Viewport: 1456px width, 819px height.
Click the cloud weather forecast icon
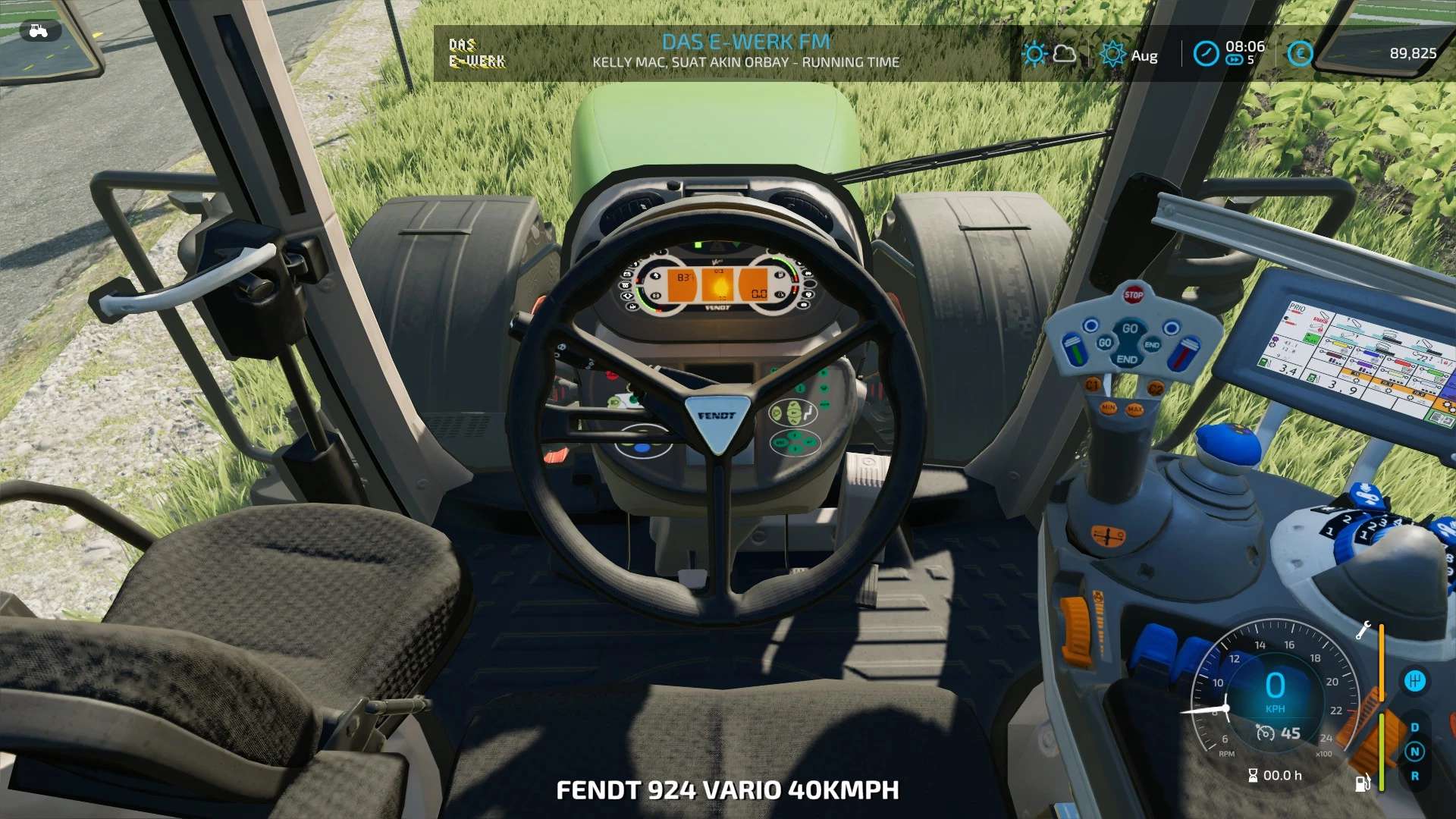[x=1065, y=53]
